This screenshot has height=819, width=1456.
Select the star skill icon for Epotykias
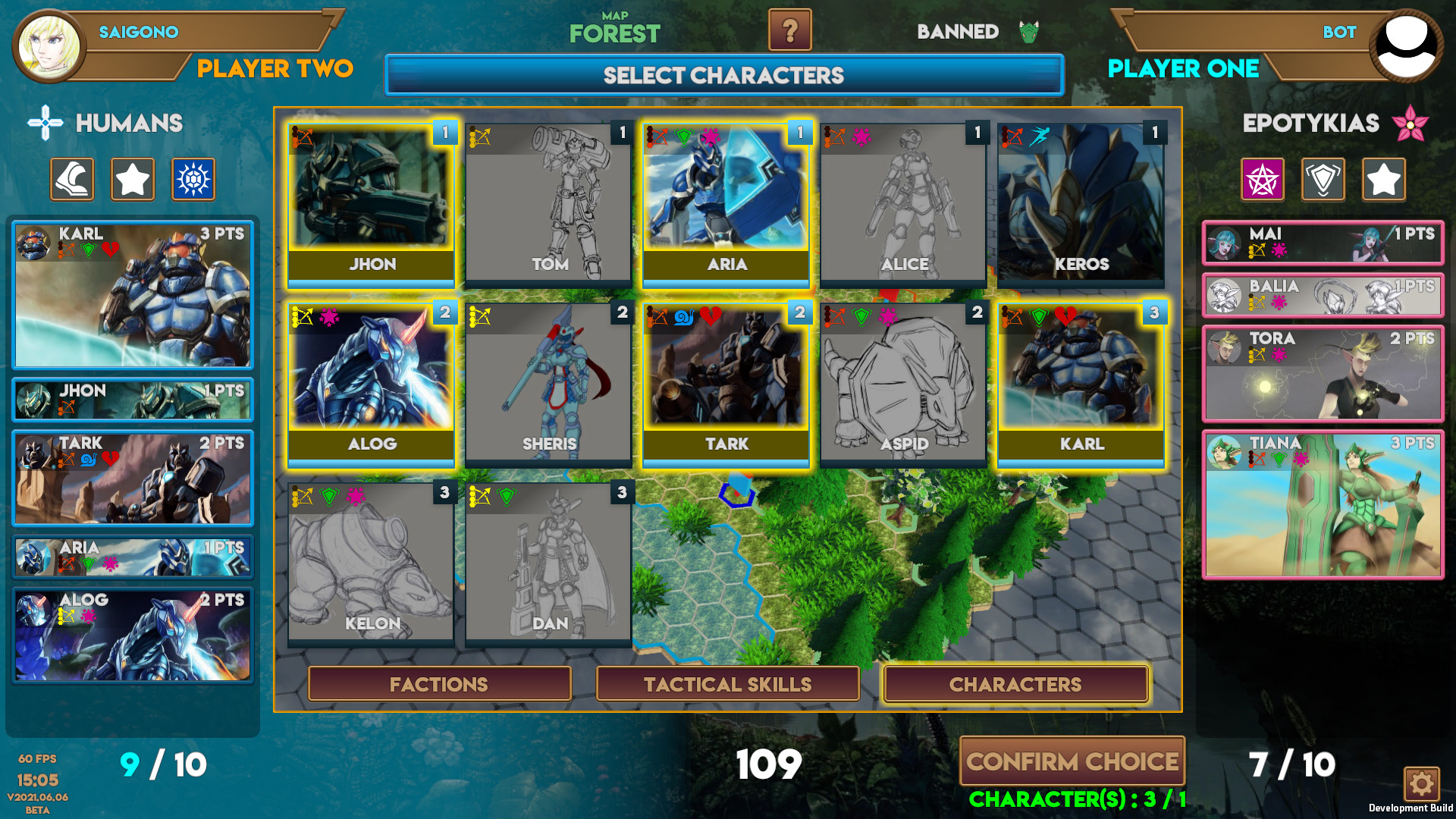pyautogui.click(x=1383, y=179)
